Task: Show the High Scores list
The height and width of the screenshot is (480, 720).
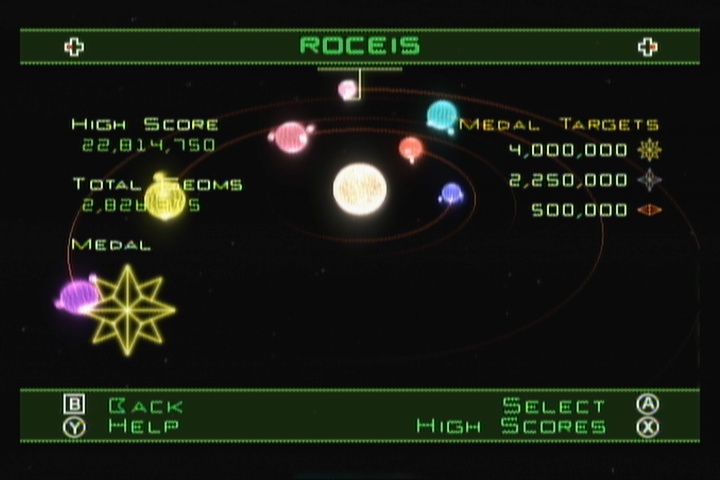Action: click(x=512, y=427)
